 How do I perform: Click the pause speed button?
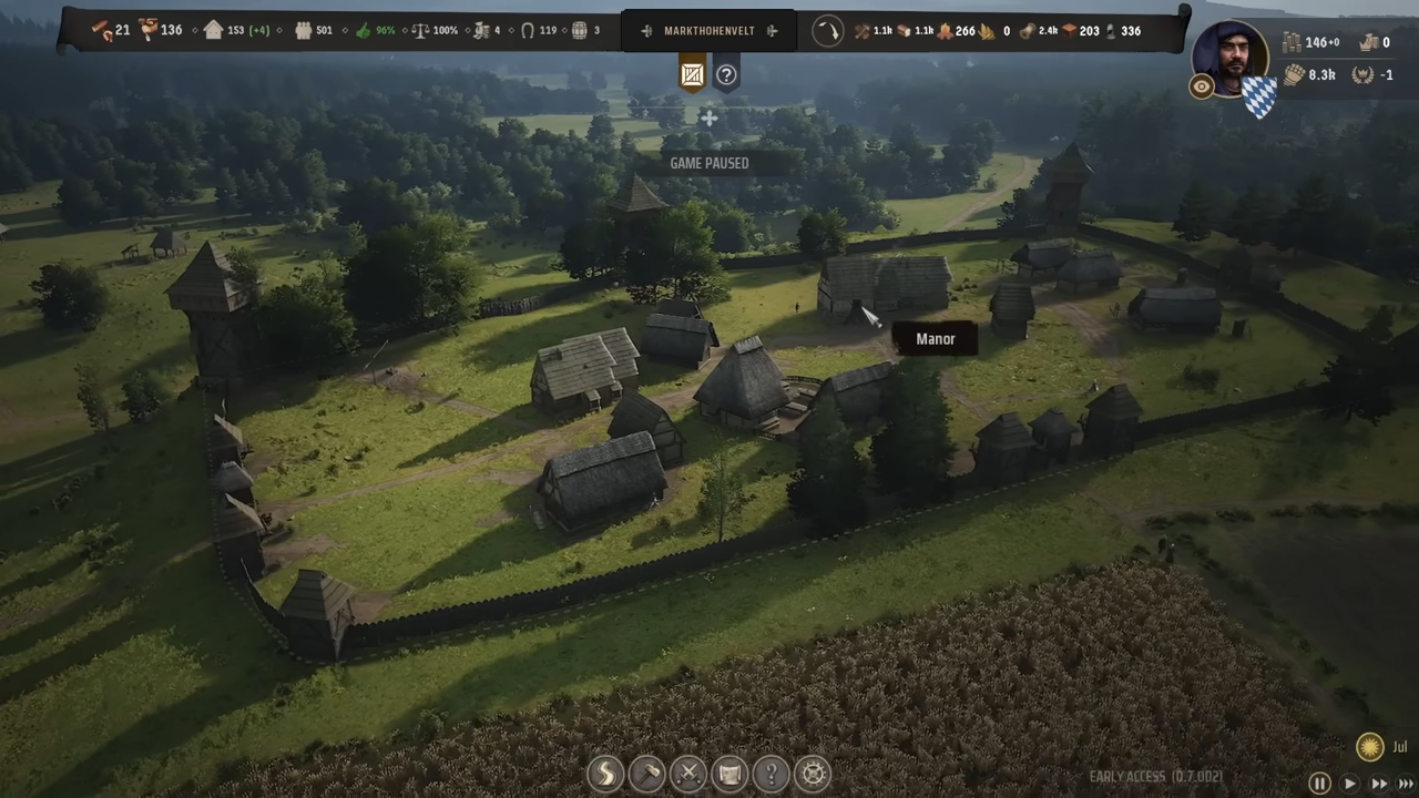coord(1320,784)
